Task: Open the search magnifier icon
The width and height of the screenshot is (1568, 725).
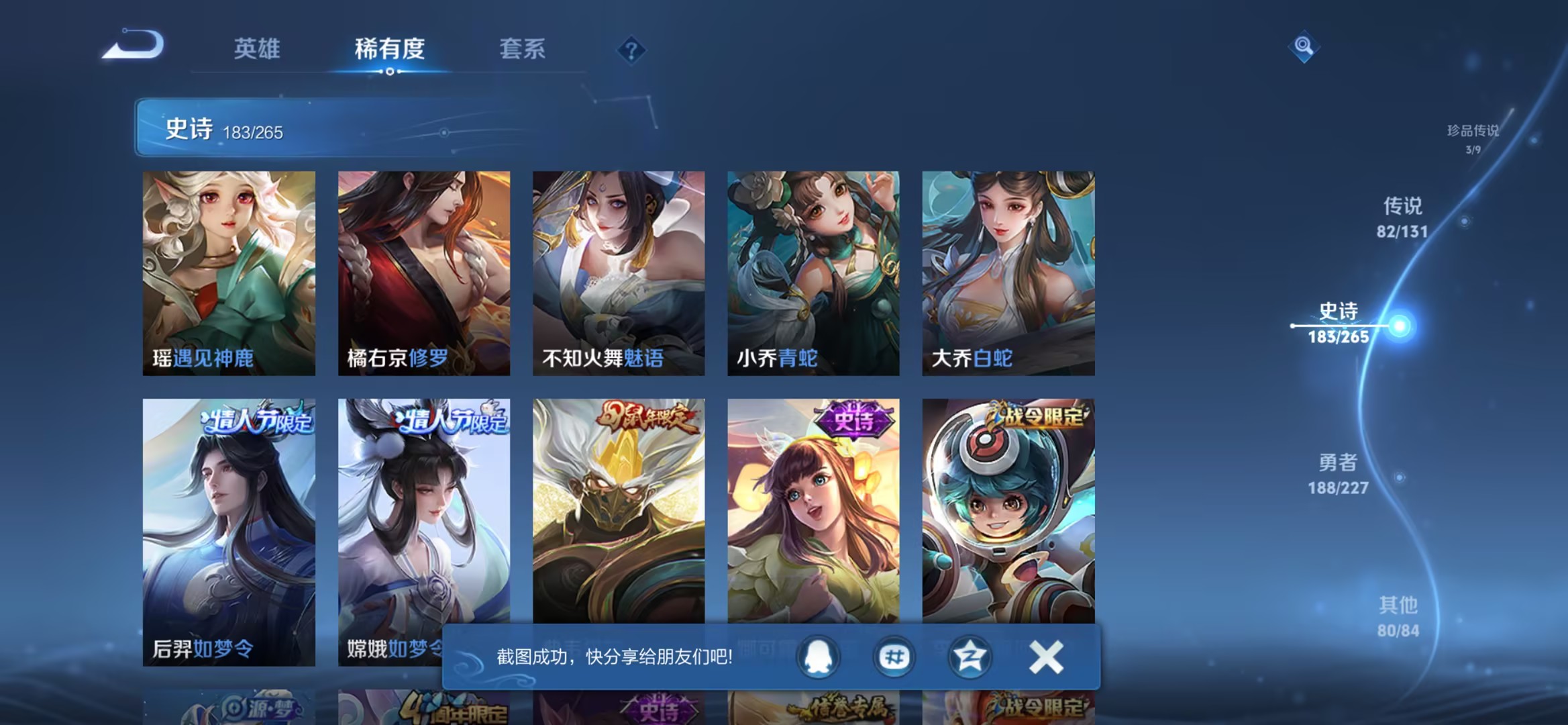Action: coord(1304,46)
